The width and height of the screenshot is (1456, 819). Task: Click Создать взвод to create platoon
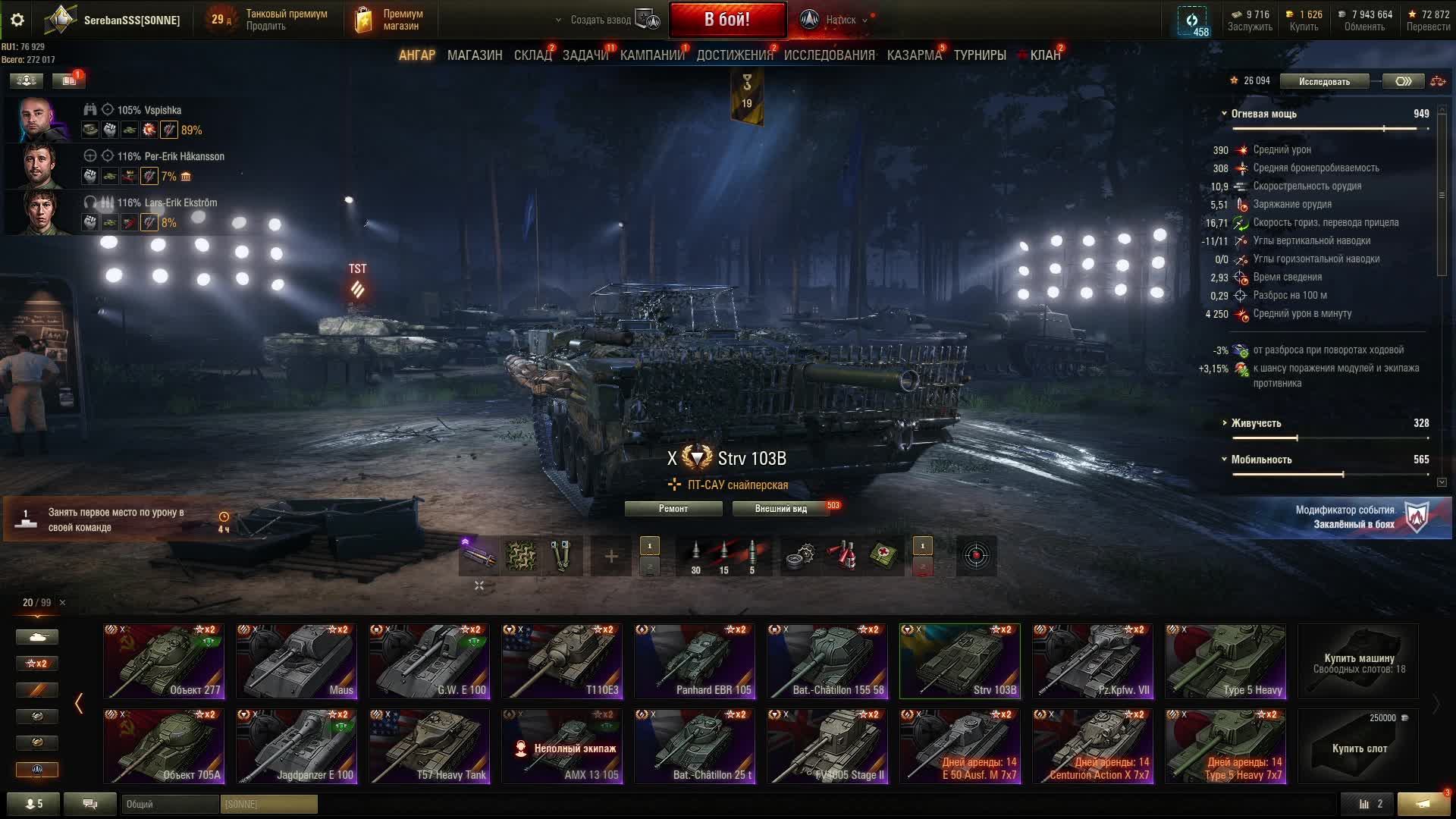[x=600, y=20]
